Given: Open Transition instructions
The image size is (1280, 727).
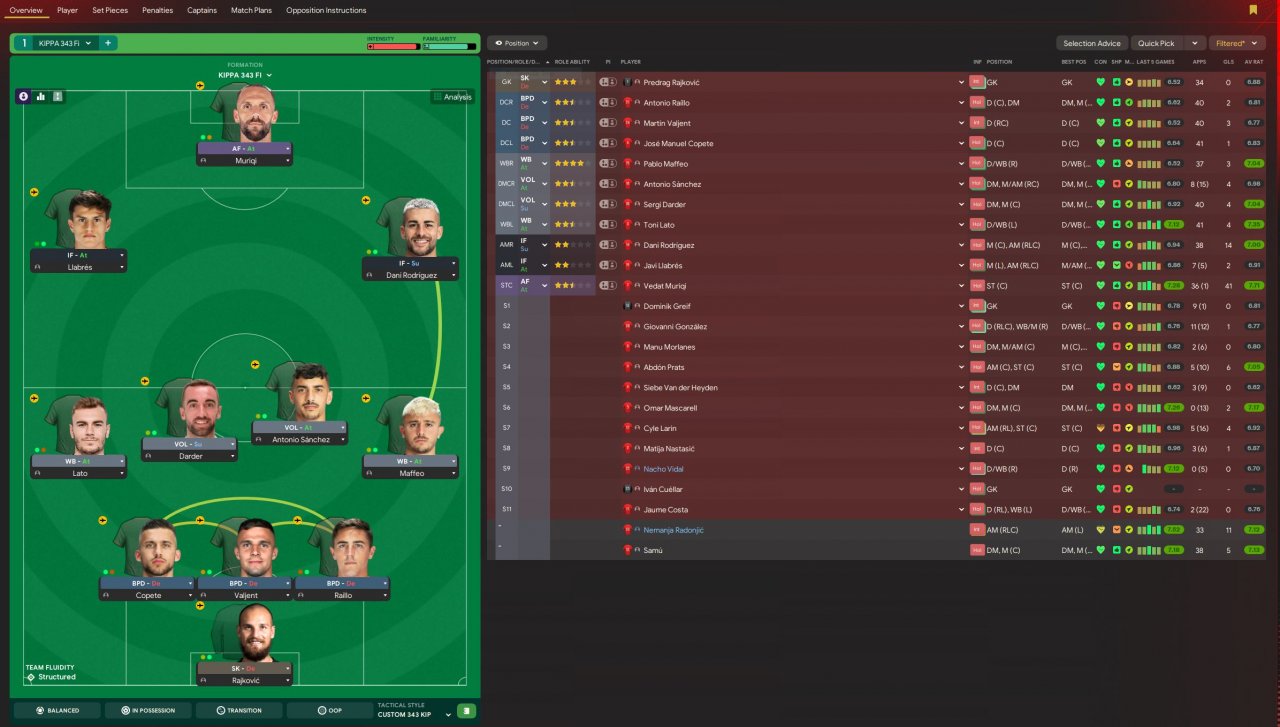Looking at the screenshot, I should tap(238, 710).
